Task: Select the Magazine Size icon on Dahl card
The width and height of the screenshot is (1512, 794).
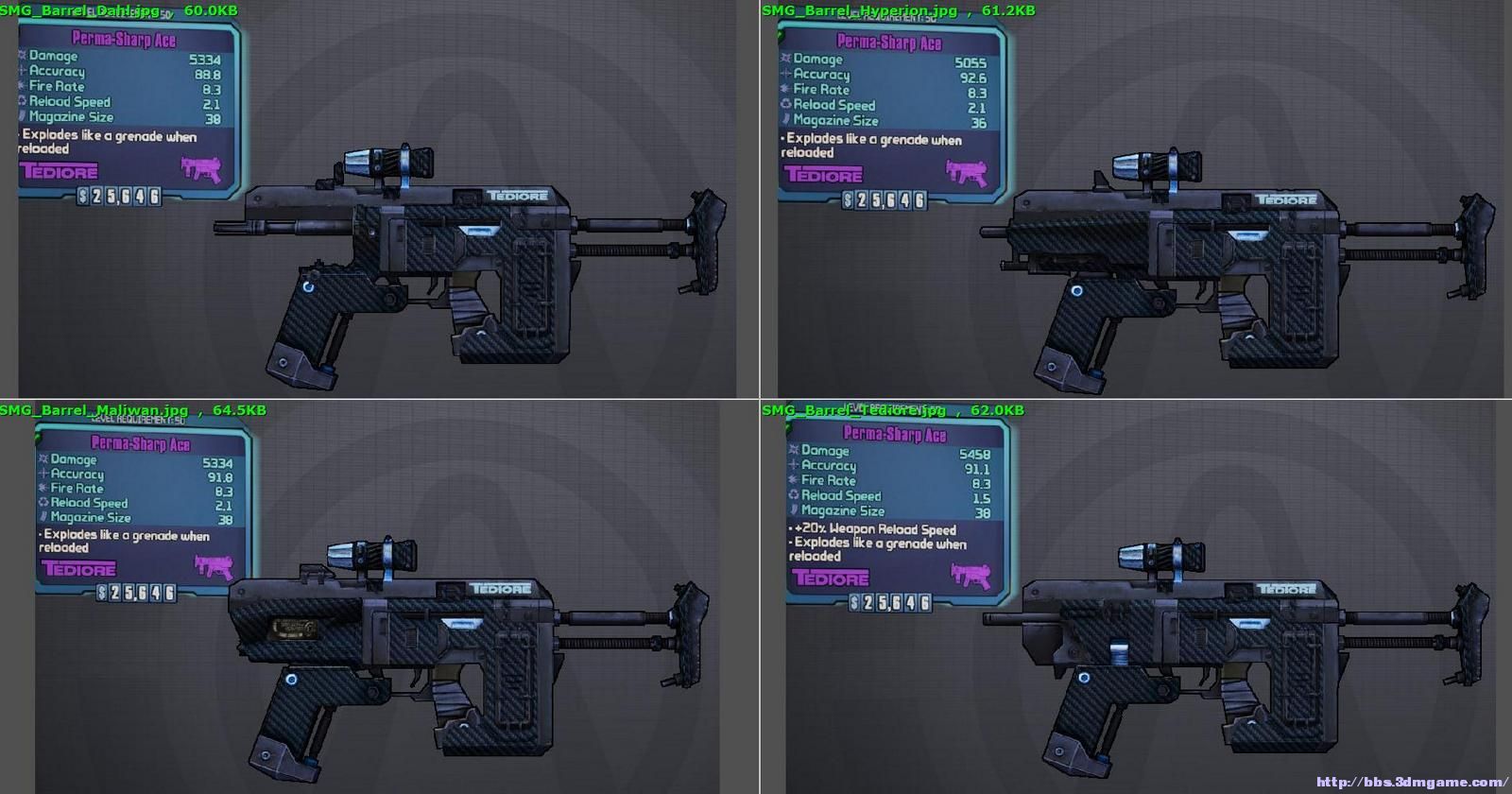Action: coord(22,116)
